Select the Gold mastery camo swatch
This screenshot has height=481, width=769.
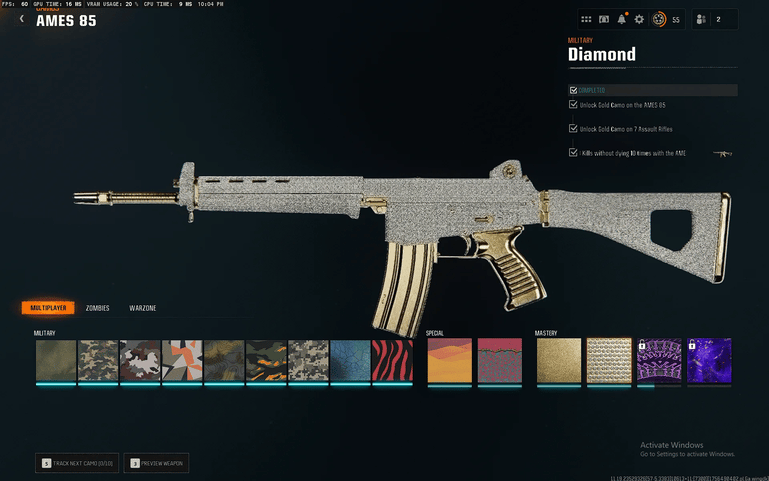point(559,360)
